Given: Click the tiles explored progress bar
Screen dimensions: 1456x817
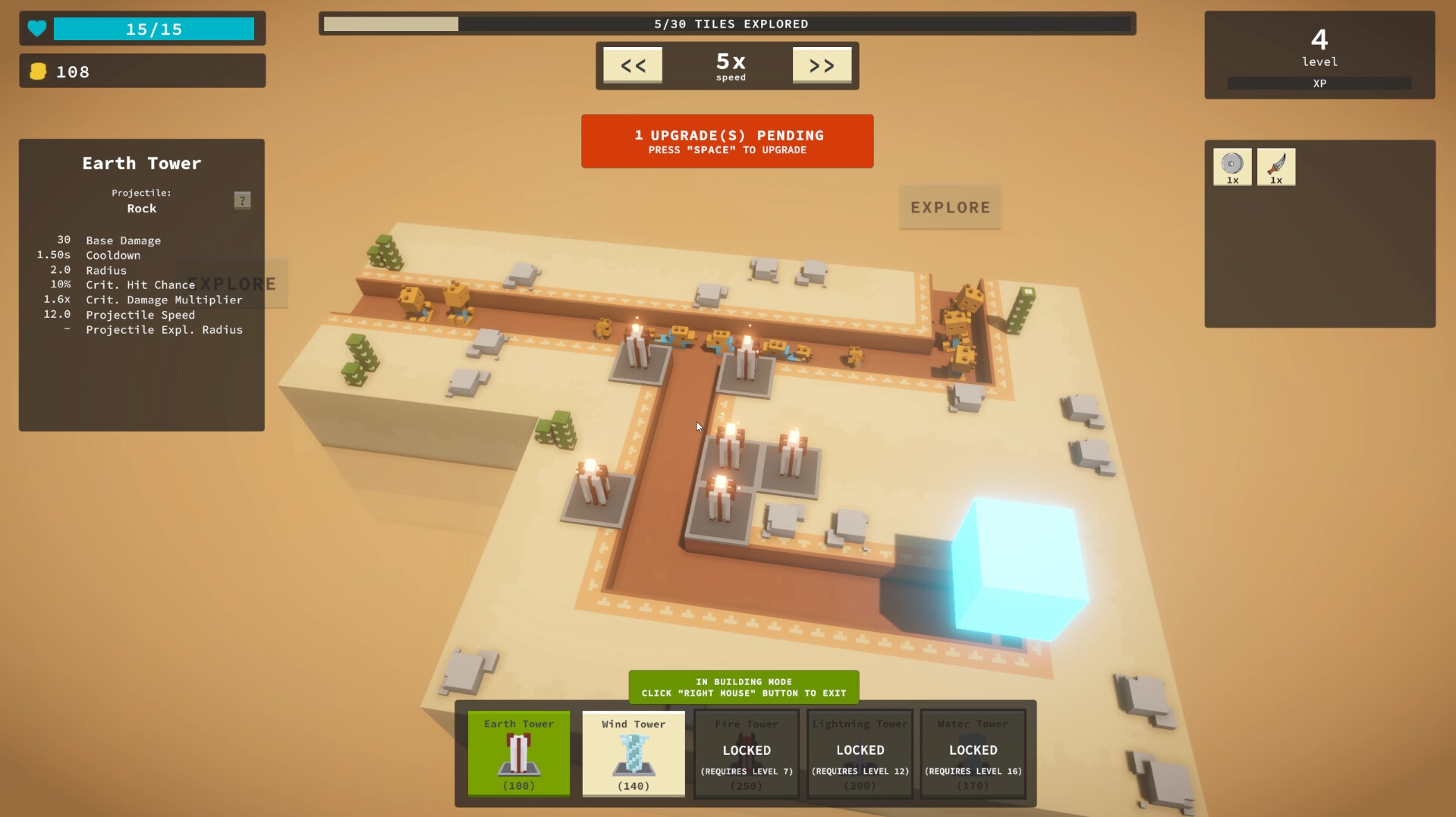Looking at the screenshot, I should 727,24.
